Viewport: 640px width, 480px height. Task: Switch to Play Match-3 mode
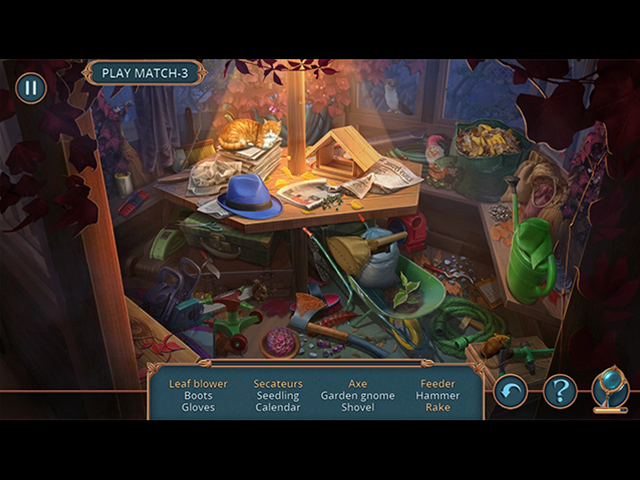pyautogui.click(x=145, y=73)
